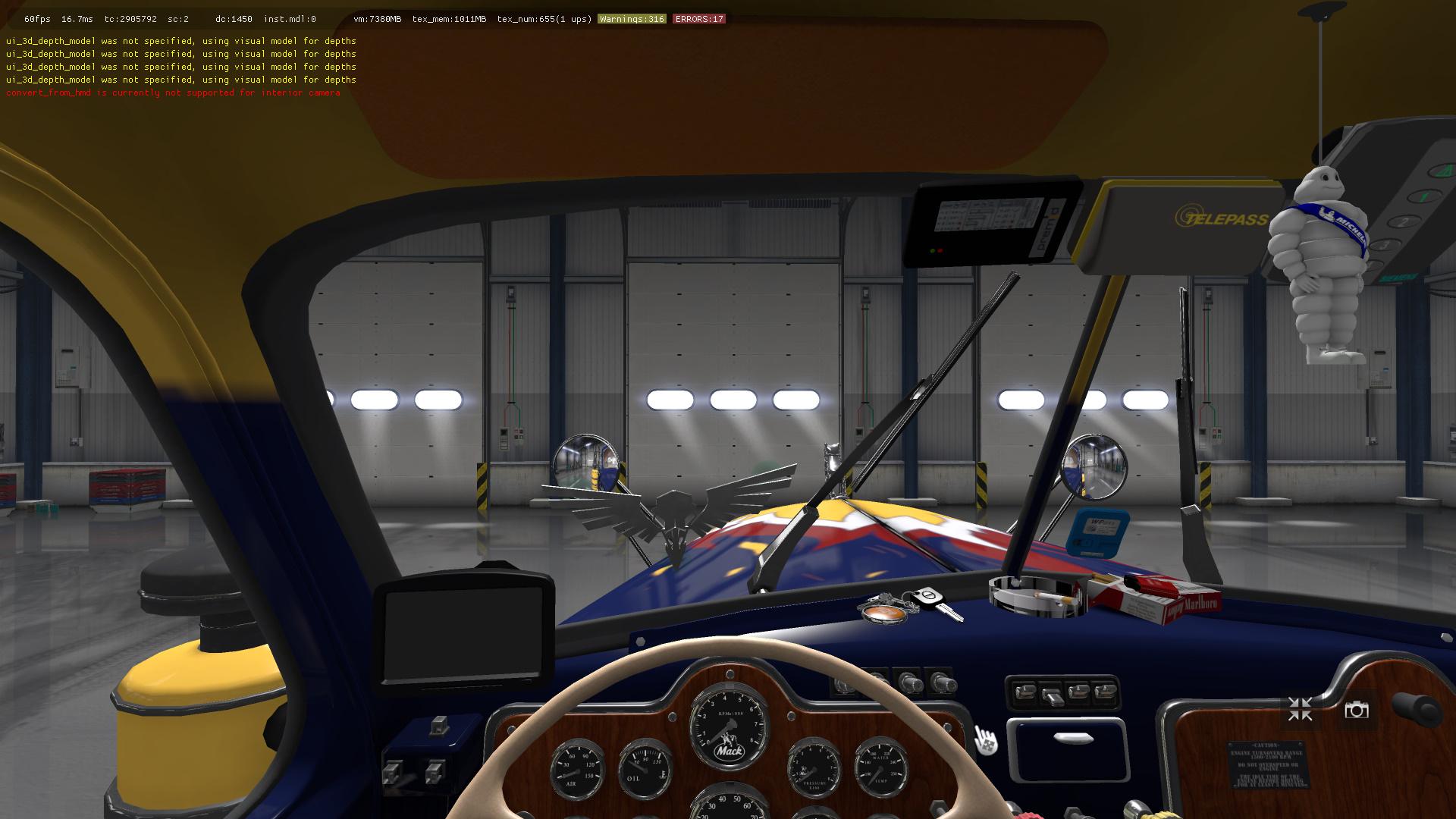Click the camera screenshot icon
The image size is (1456, 819).
pyautogui.click(x=1356, y=710)
